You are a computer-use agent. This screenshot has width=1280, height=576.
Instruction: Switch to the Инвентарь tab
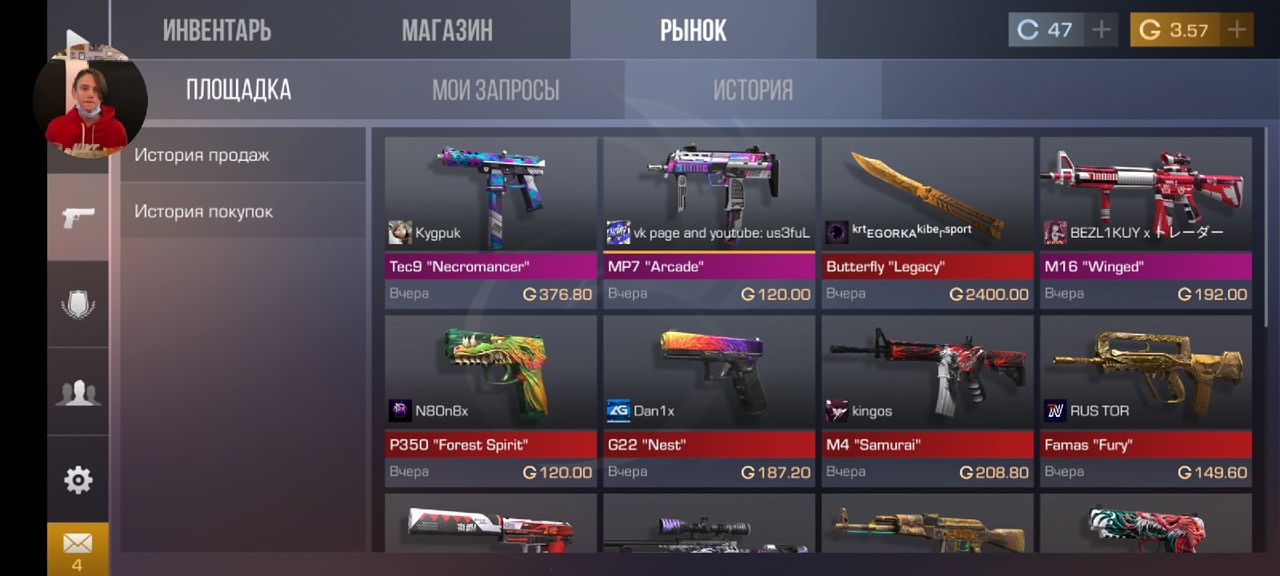tap(217, 30)
